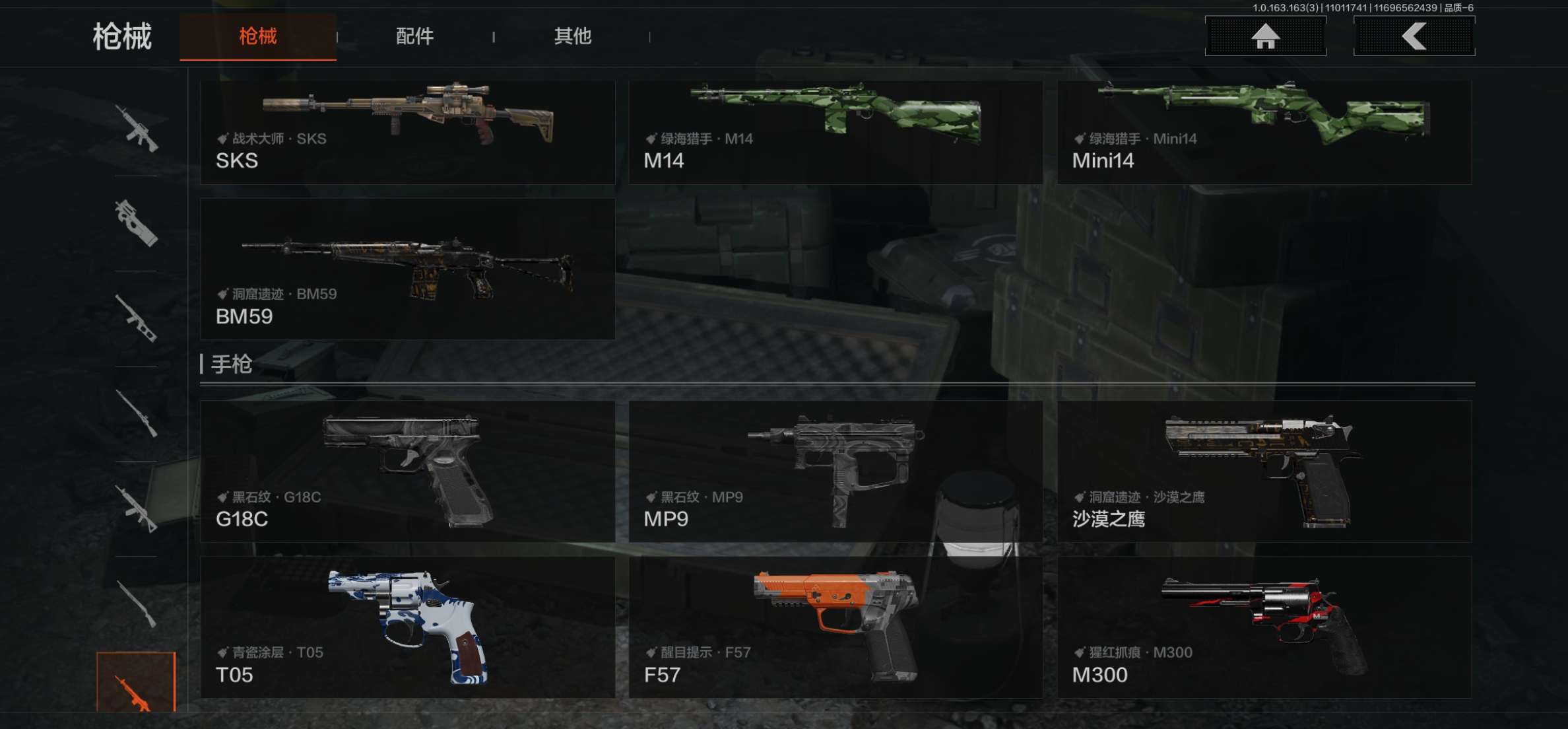Viewport: 1568px width, 729px height.
Task: Click the back arrow button
Action: 1414,36
